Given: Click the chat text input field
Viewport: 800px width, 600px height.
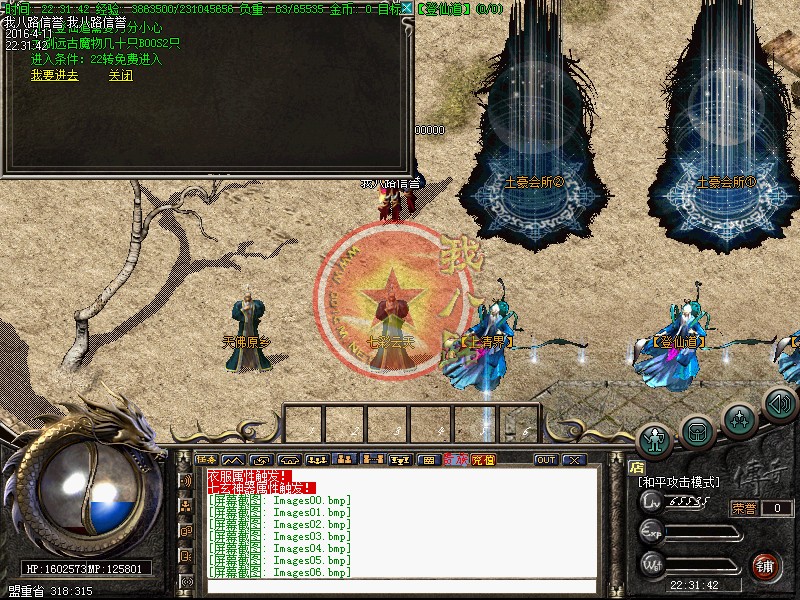Looking at the screenshot, I should pos(400,586).
